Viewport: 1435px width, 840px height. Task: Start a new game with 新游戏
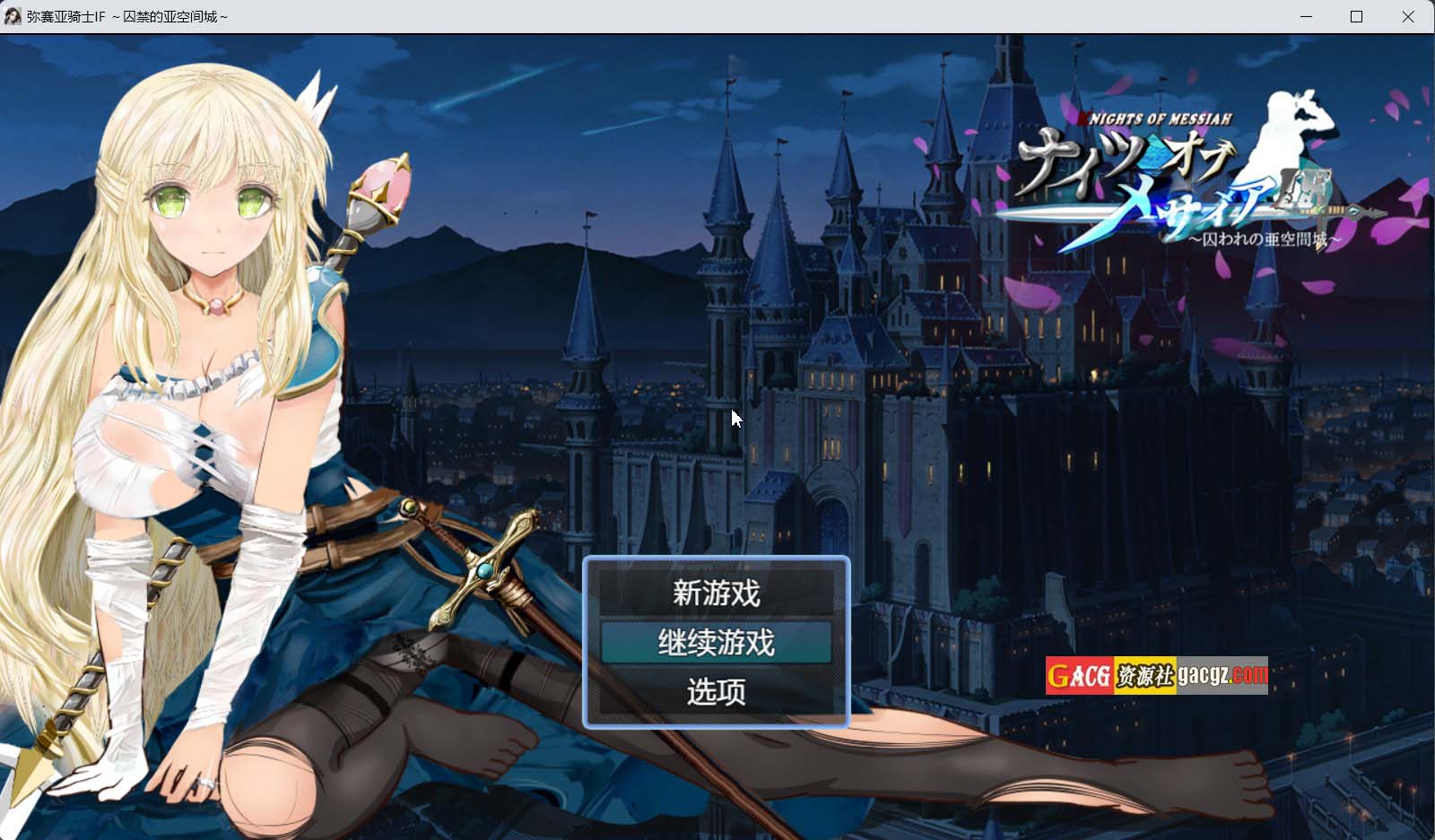click(x=715, y=593)
